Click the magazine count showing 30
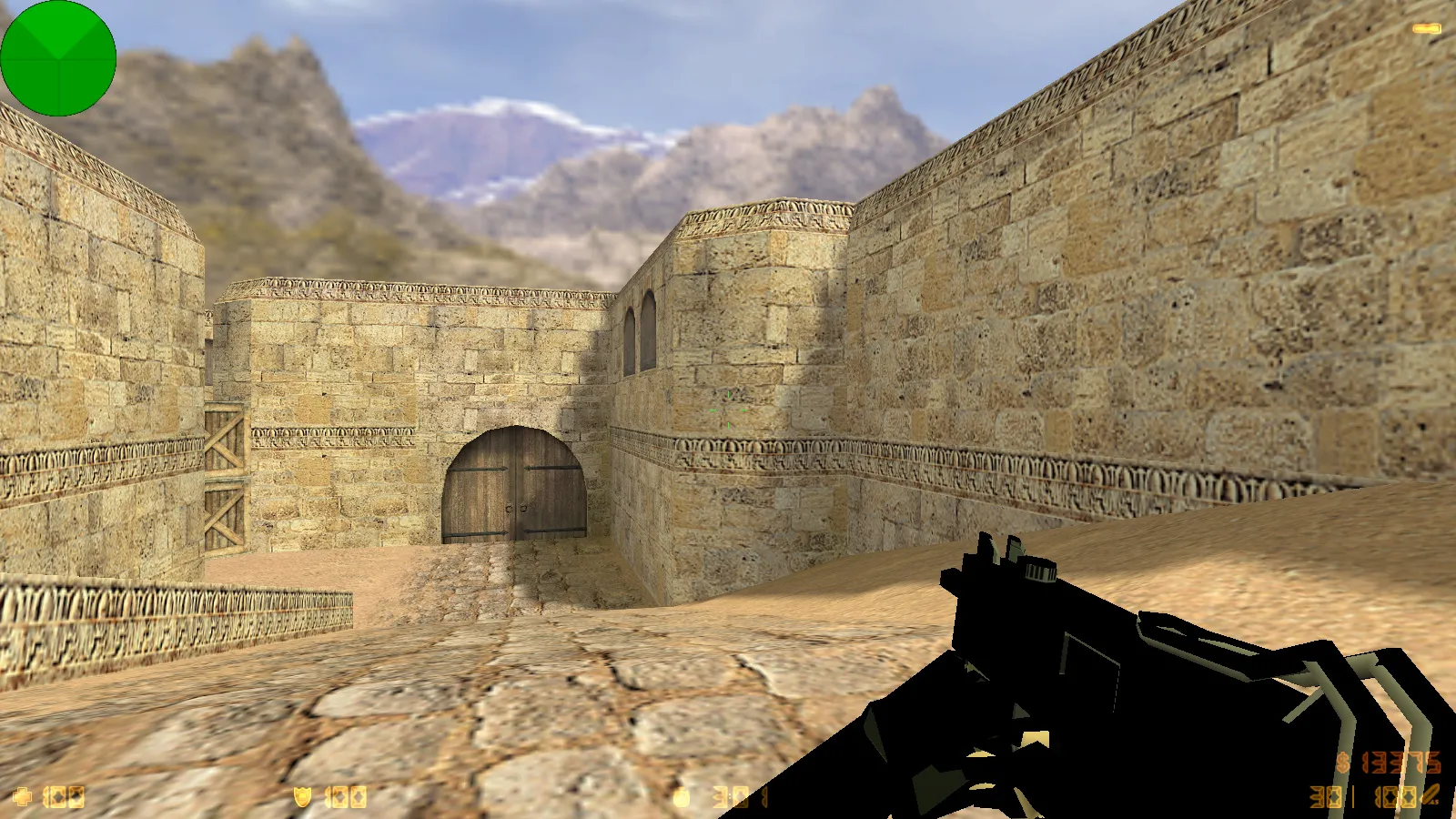 point(1324,796)
